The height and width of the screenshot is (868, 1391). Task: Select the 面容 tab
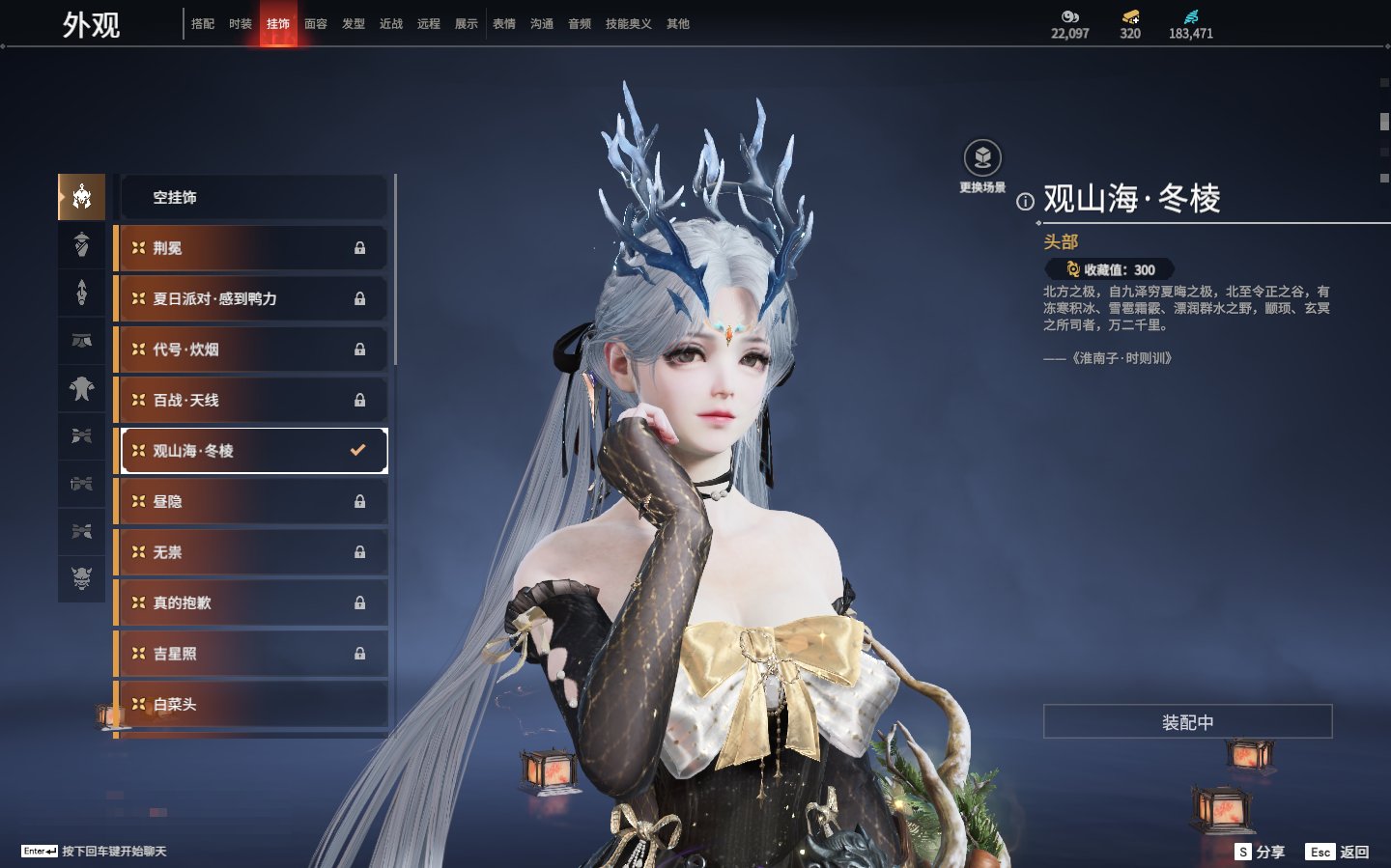coord(316,24)
